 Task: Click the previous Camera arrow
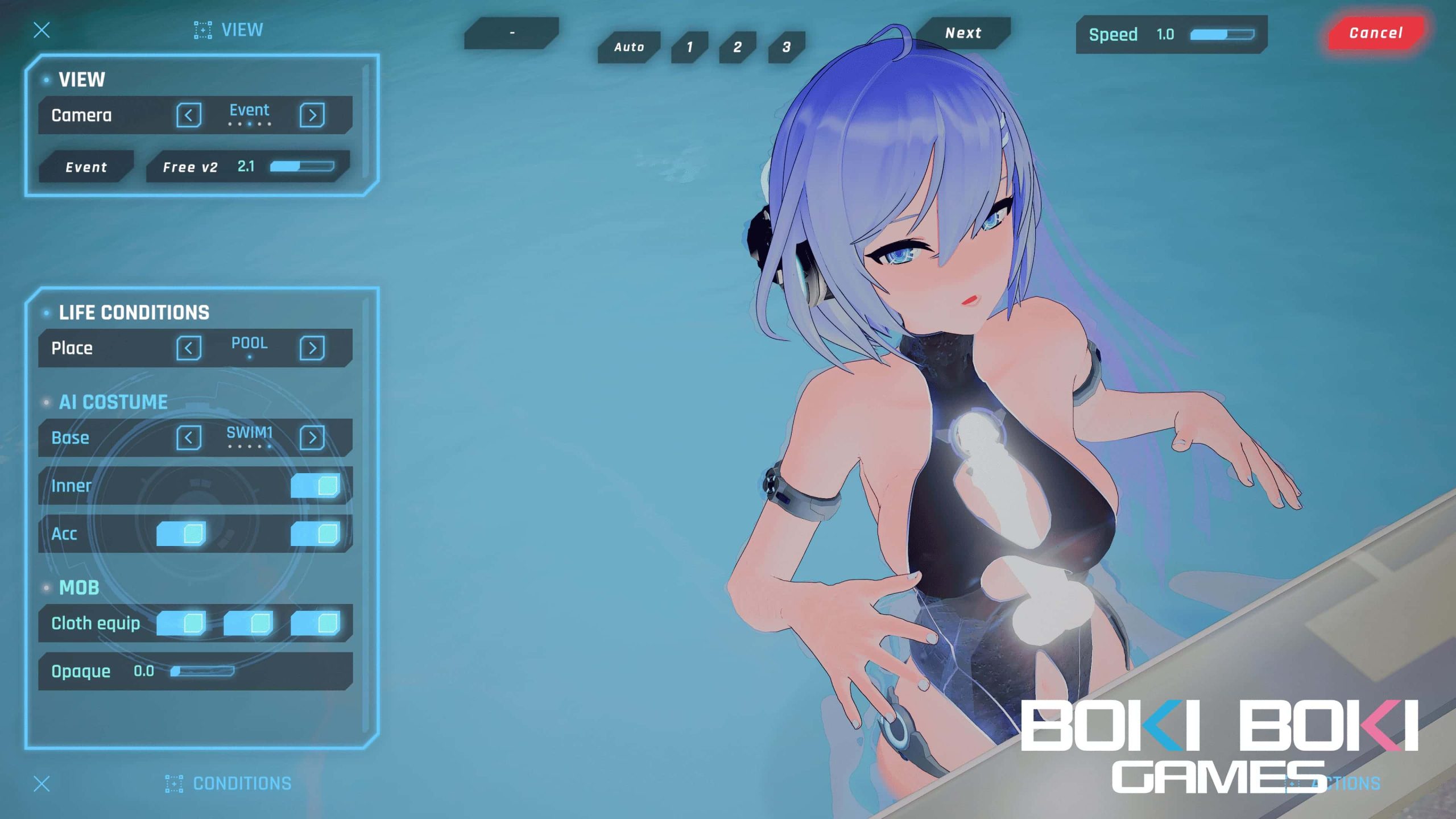(189, 115)
